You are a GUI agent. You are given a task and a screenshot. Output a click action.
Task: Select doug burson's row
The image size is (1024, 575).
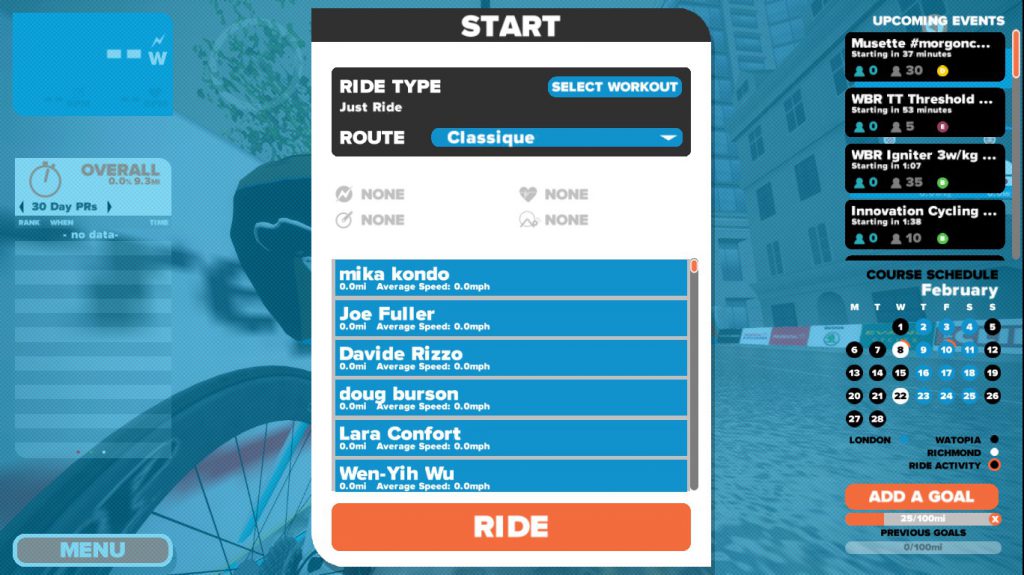point(510,398)
